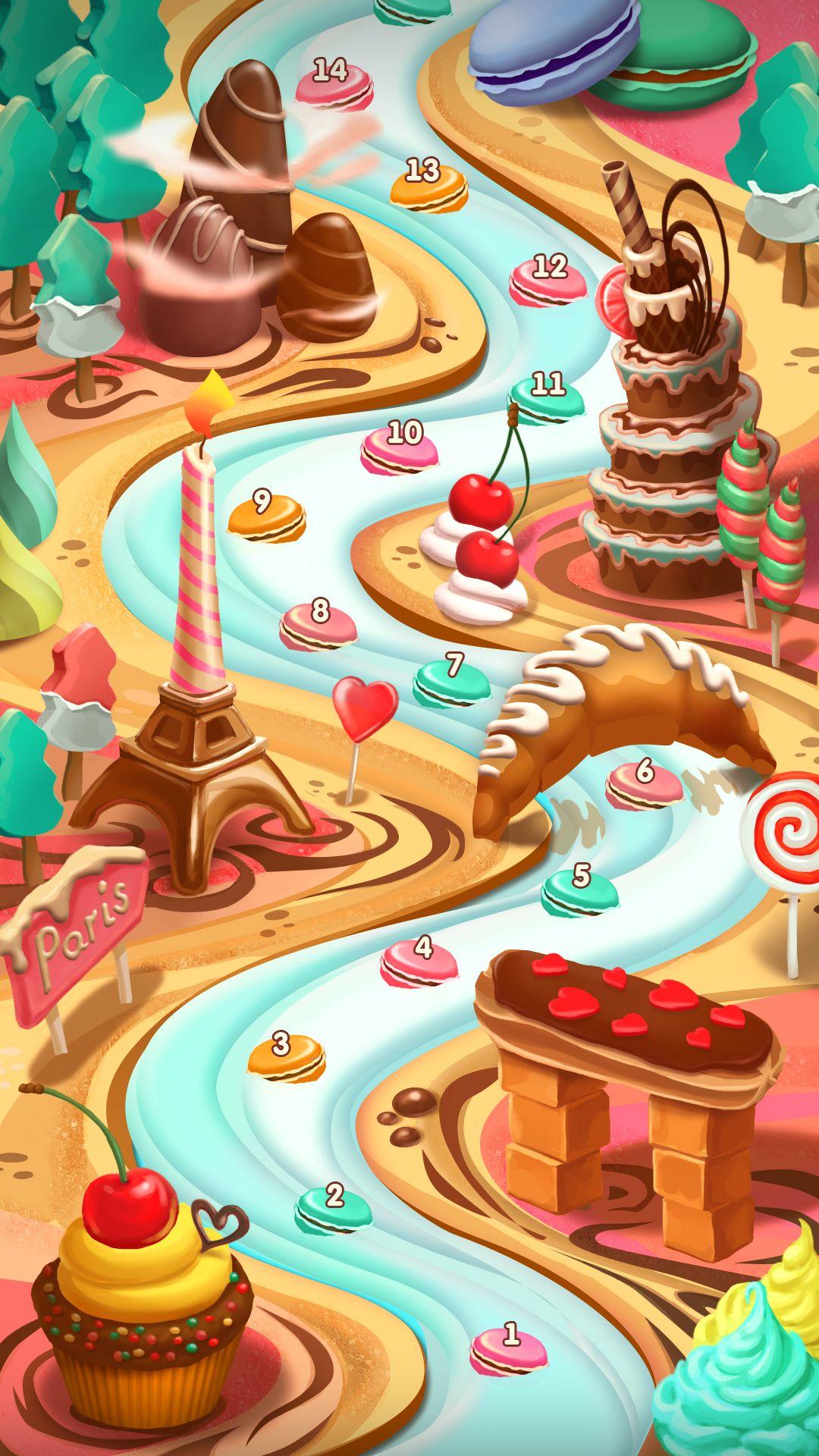The image size is (819, 1456).
Task: Select level 1 macaron
Action: point(508,1345)
